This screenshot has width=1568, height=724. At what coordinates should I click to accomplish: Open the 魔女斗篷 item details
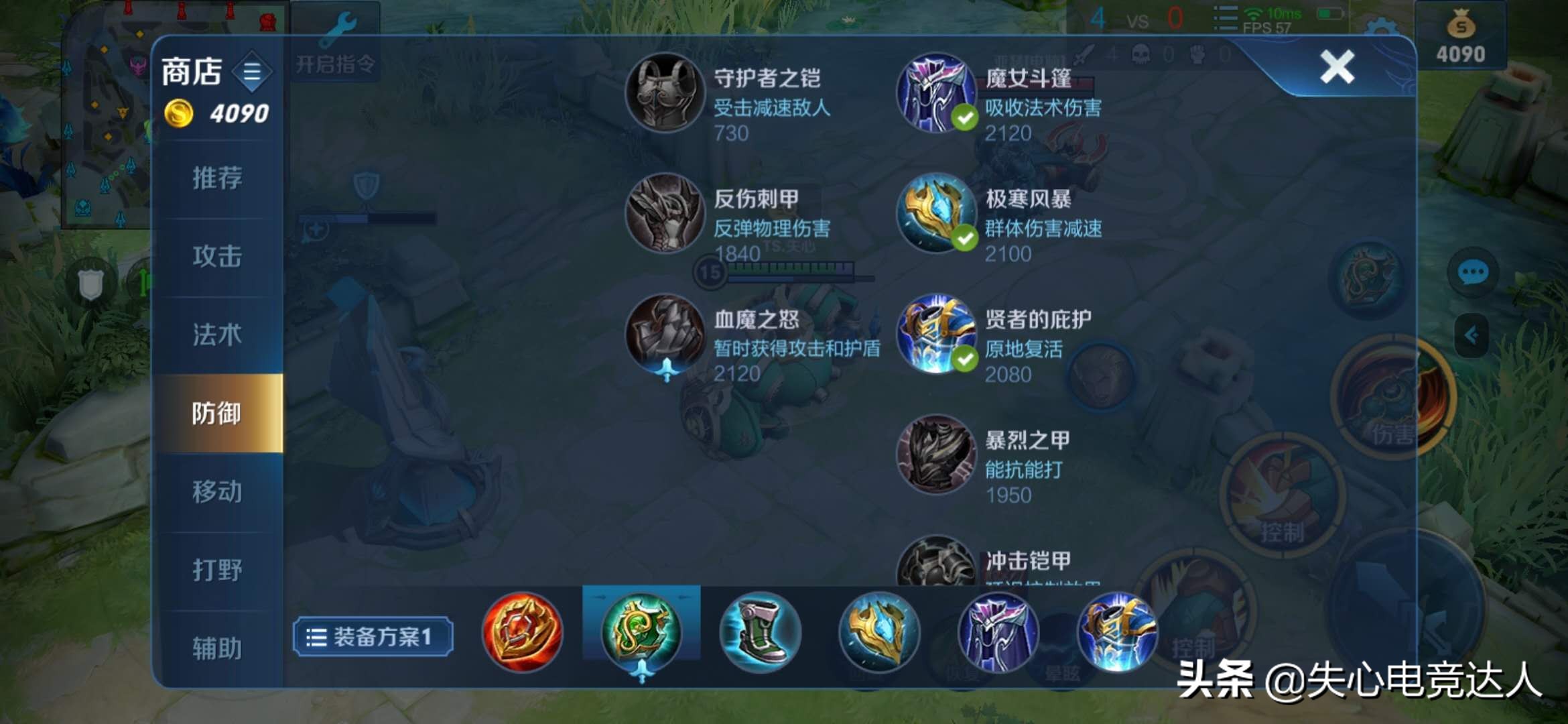[x=936, y=94]
